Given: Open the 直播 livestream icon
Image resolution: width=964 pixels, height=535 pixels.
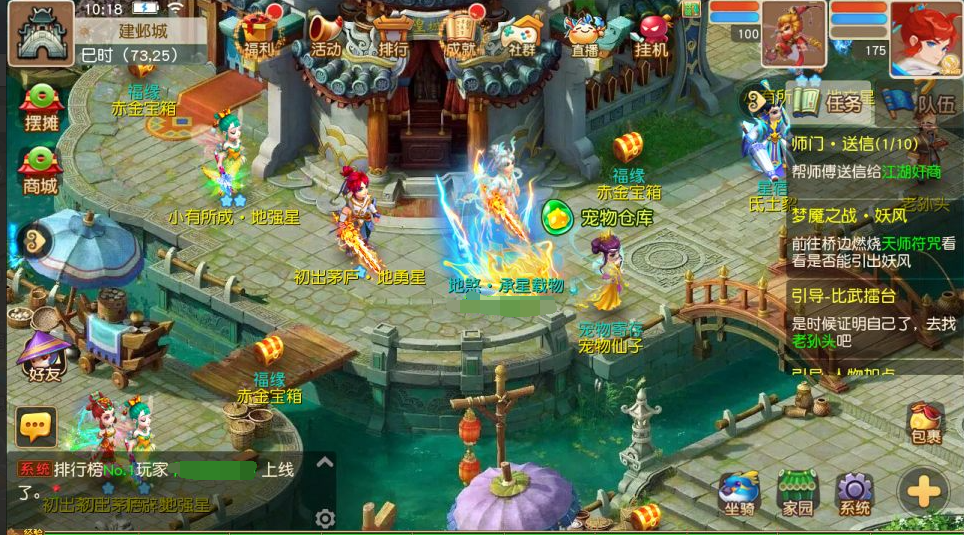Looking at the screenshot, I should pos(585,32).
